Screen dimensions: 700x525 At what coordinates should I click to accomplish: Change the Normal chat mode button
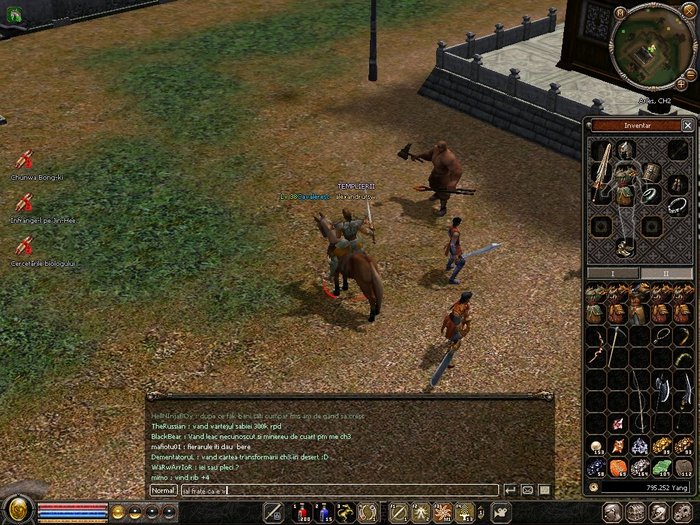(163, 490)
